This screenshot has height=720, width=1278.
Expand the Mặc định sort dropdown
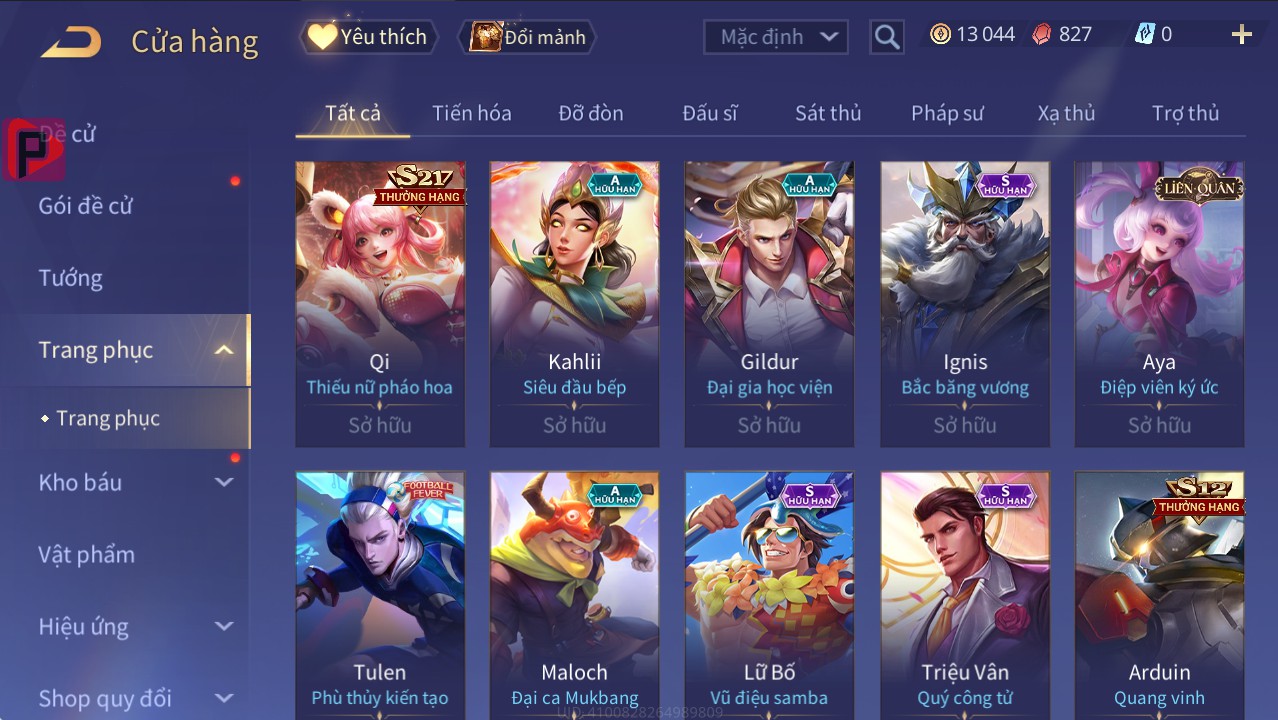[776, 37]
